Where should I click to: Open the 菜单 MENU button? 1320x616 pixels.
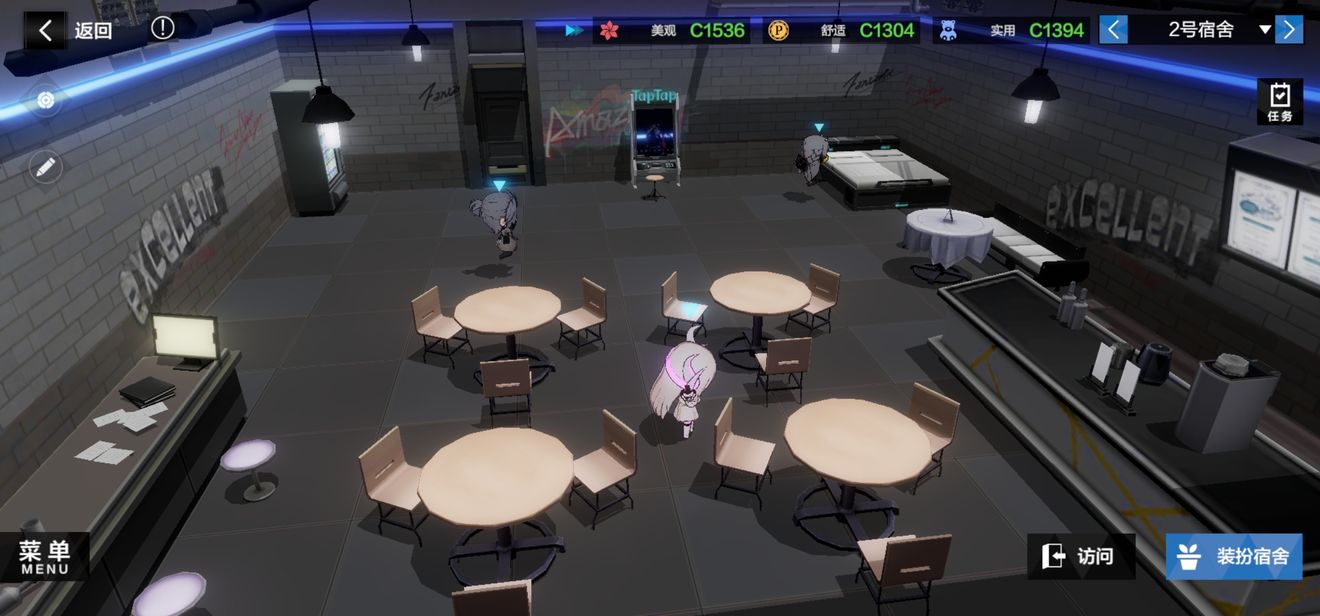click(x=45, y=556)
